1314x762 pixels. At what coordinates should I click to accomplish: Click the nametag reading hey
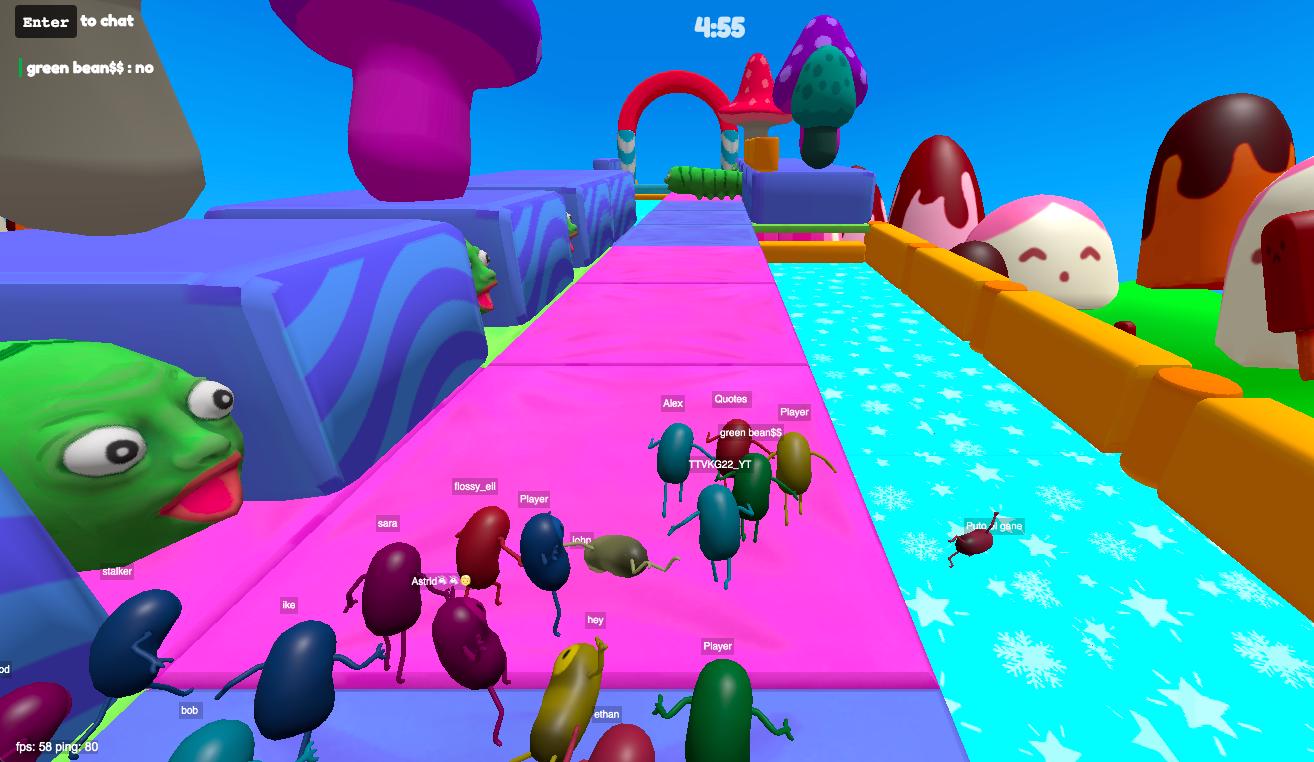click(x=597, y=621)
